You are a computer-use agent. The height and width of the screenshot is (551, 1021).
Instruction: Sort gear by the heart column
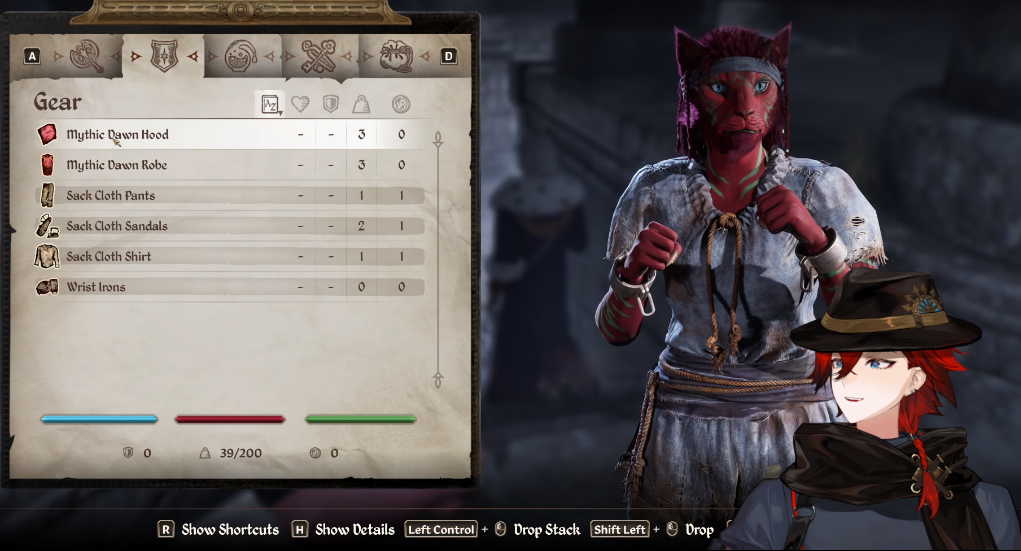(300, 104)
